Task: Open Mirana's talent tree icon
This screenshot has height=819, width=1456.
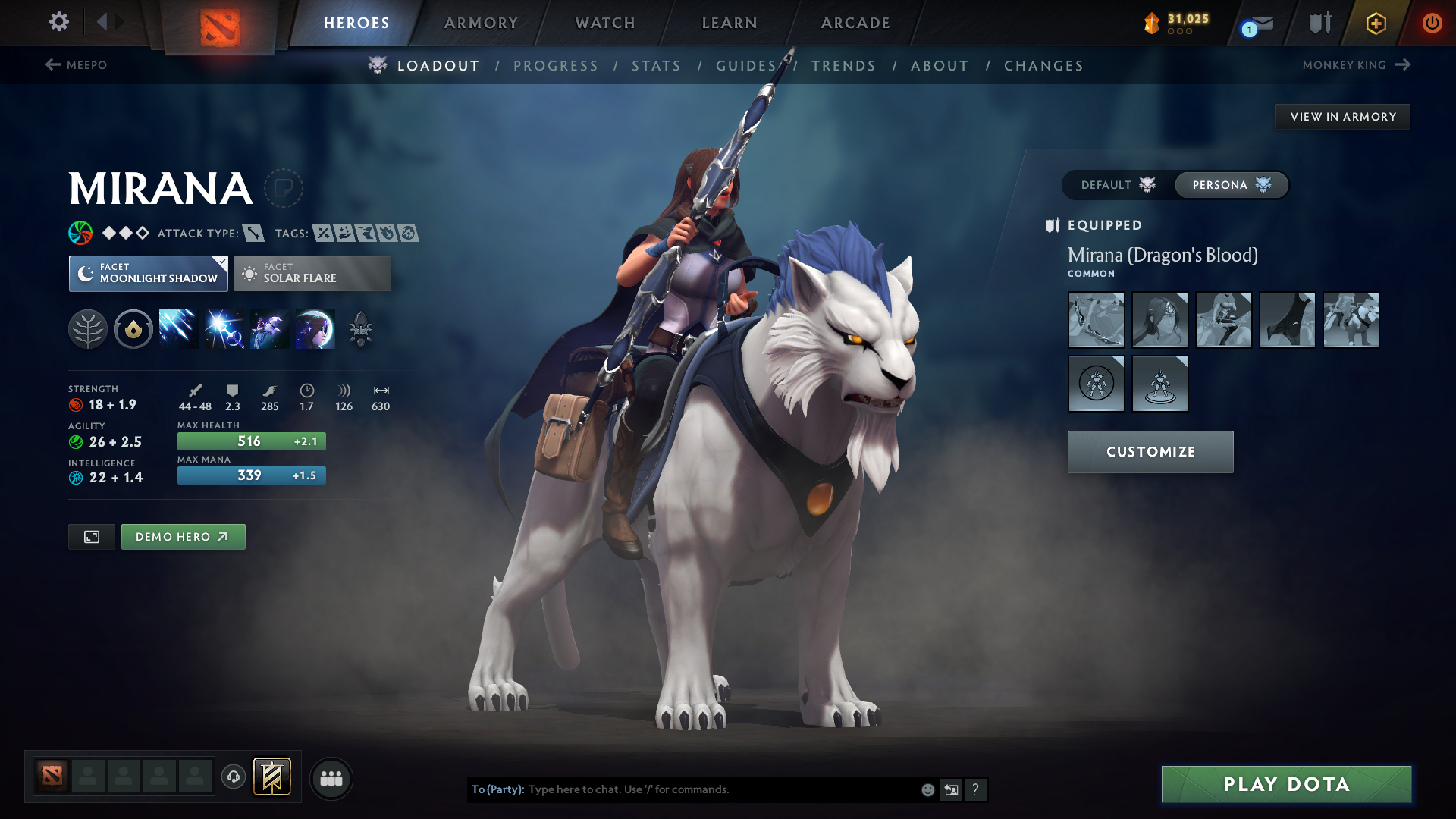Action: click(x=89, y=328)
